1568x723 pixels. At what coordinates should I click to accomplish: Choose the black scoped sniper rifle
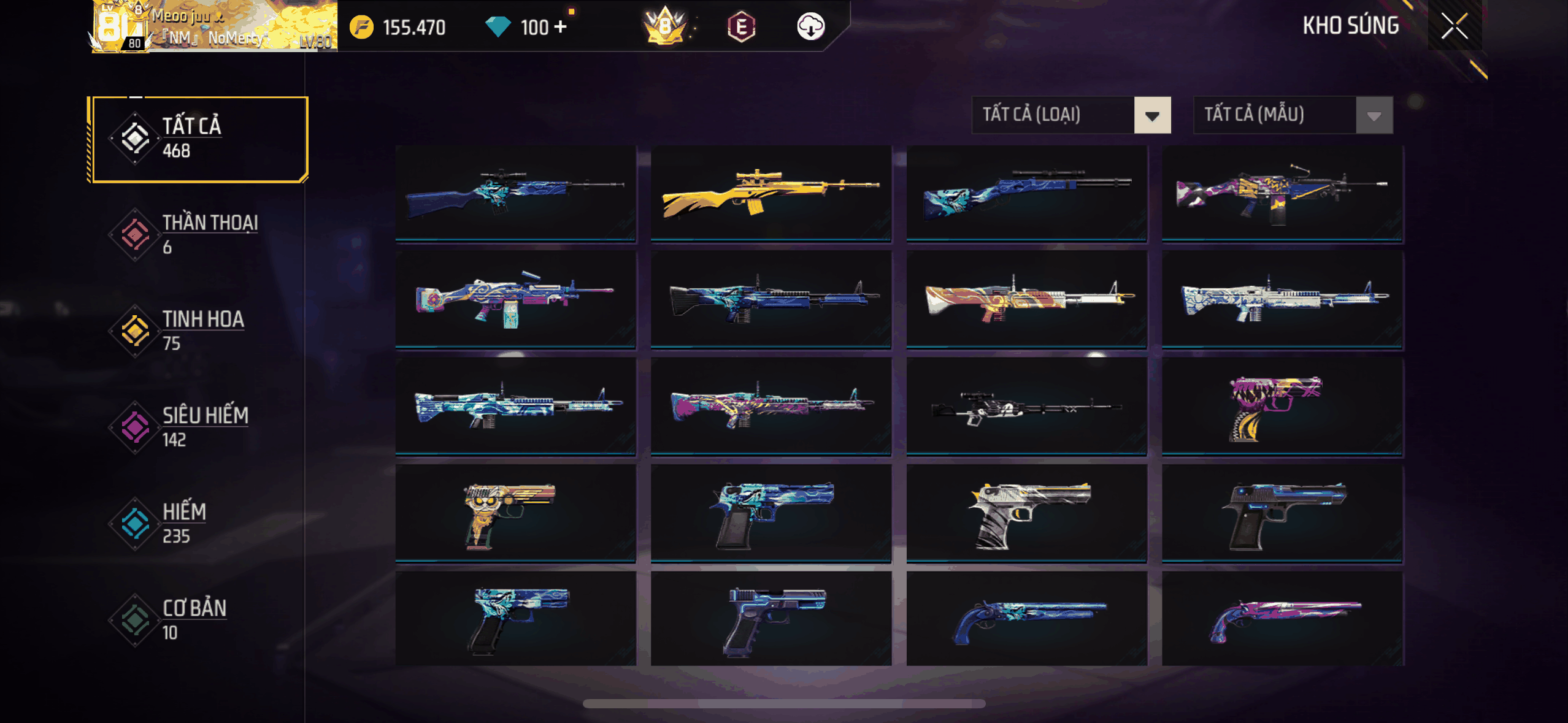1026,407
